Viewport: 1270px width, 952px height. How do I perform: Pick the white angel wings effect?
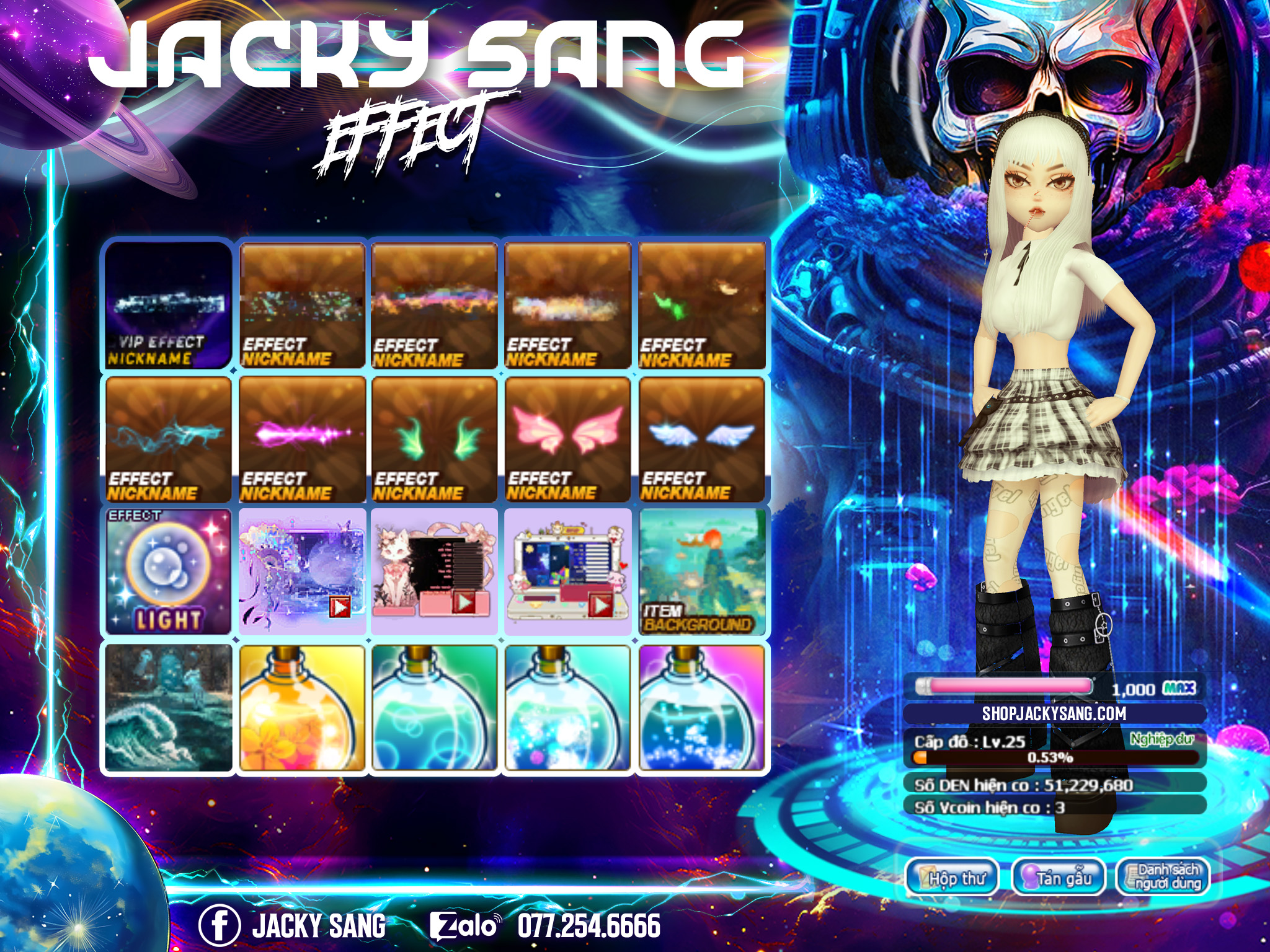click(702, 439)
